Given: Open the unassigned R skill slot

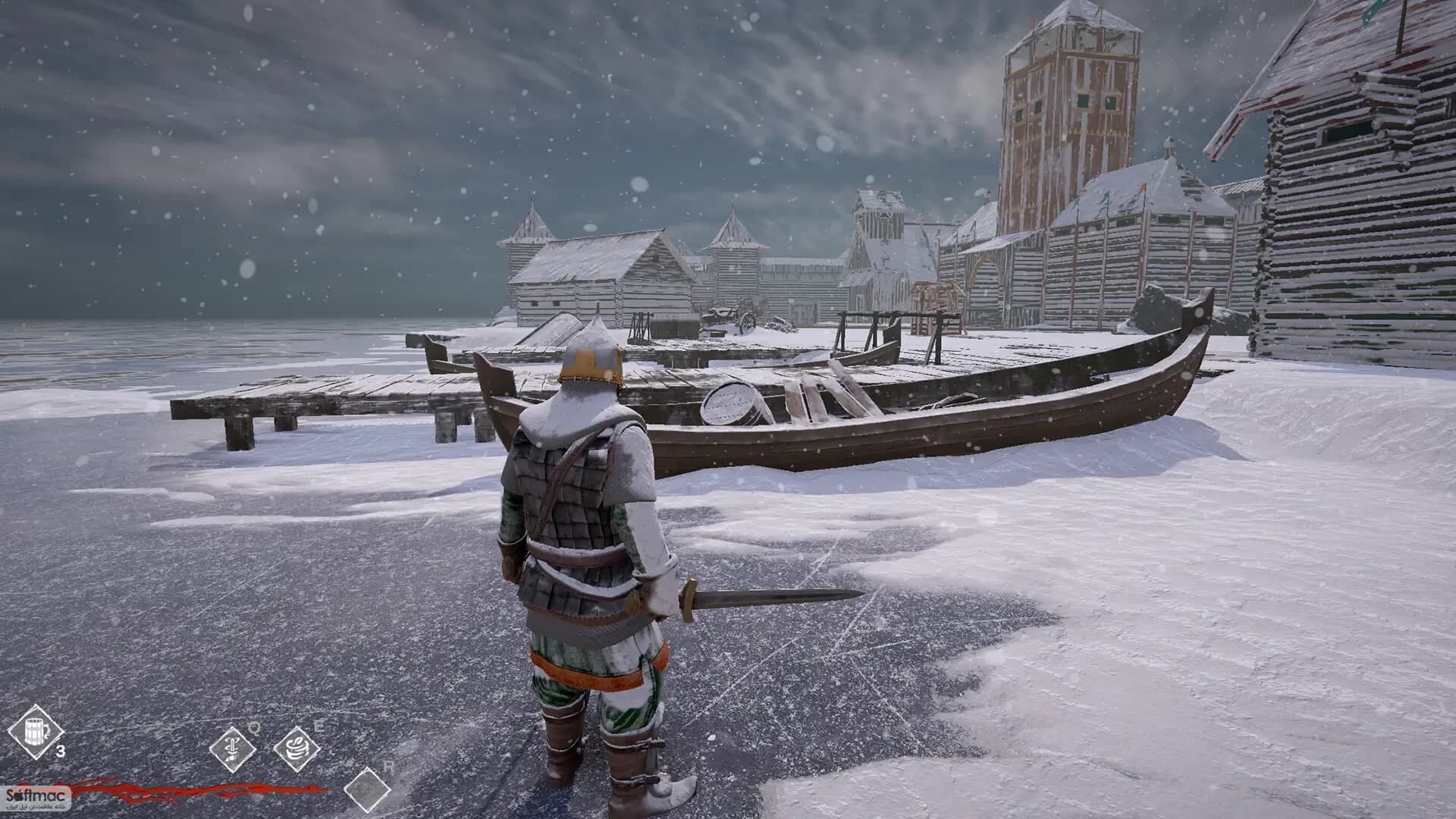Looking at the screenshot, I should click(x=366, y=791).
